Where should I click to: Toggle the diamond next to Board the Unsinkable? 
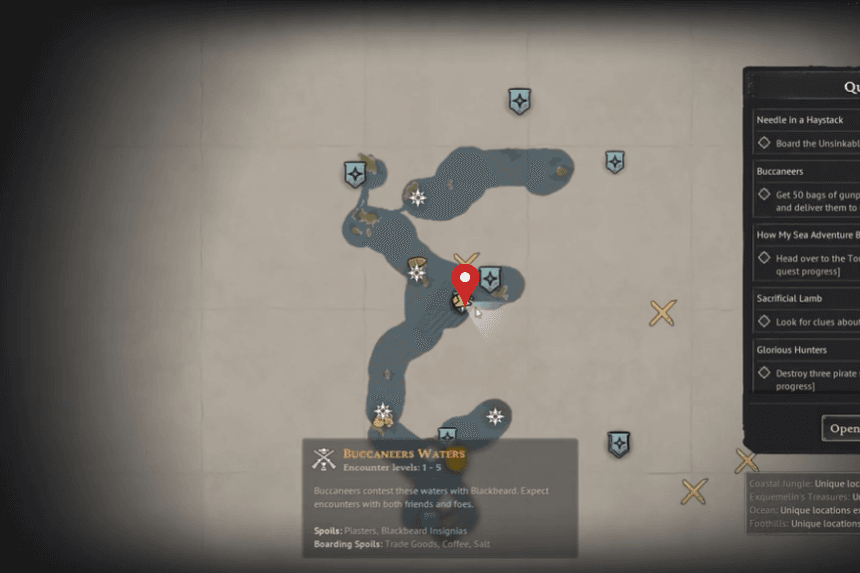(x=764, y=143)
